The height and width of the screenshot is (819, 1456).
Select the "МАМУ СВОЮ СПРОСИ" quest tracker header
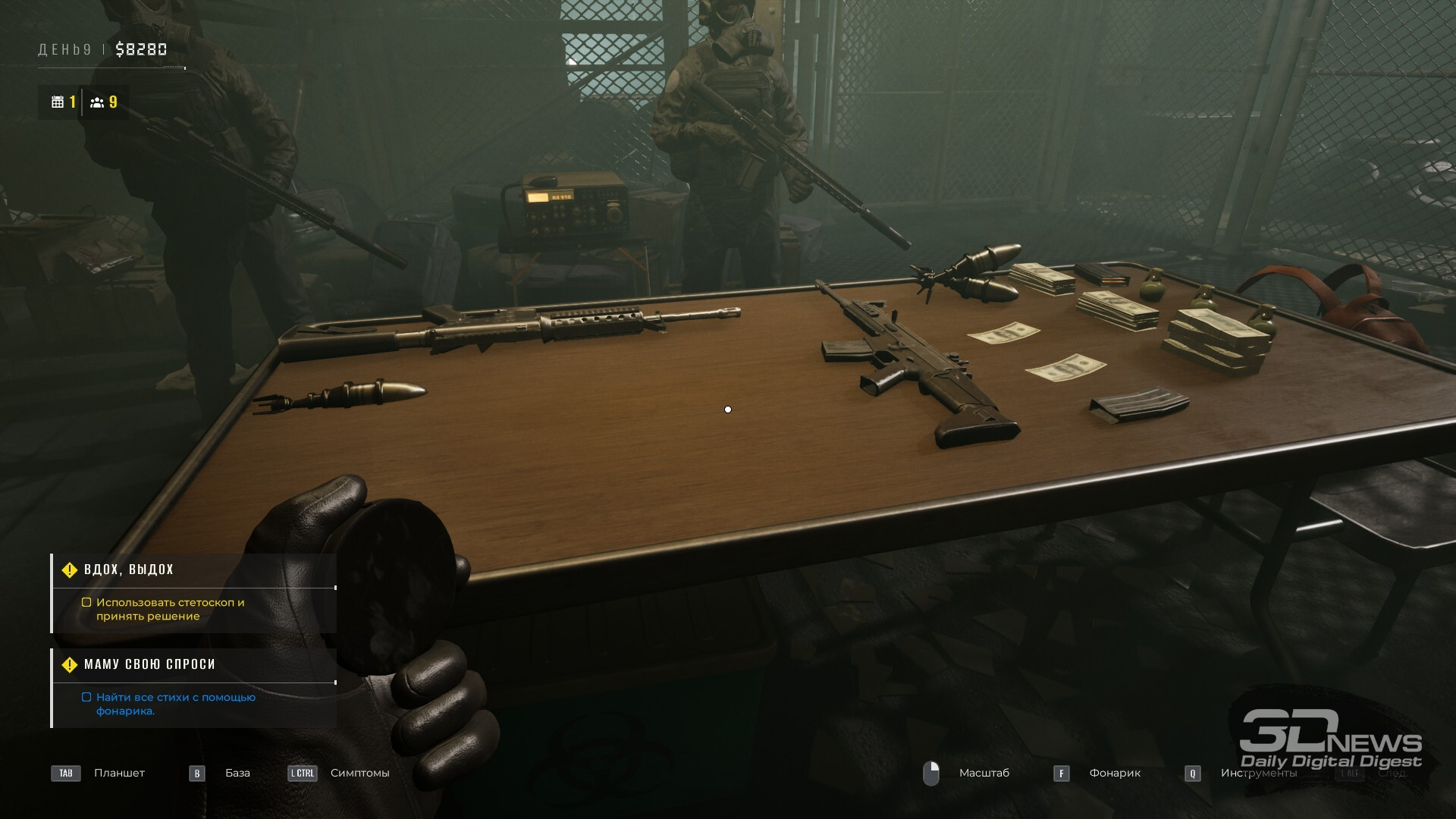click(x=149, y=664)
